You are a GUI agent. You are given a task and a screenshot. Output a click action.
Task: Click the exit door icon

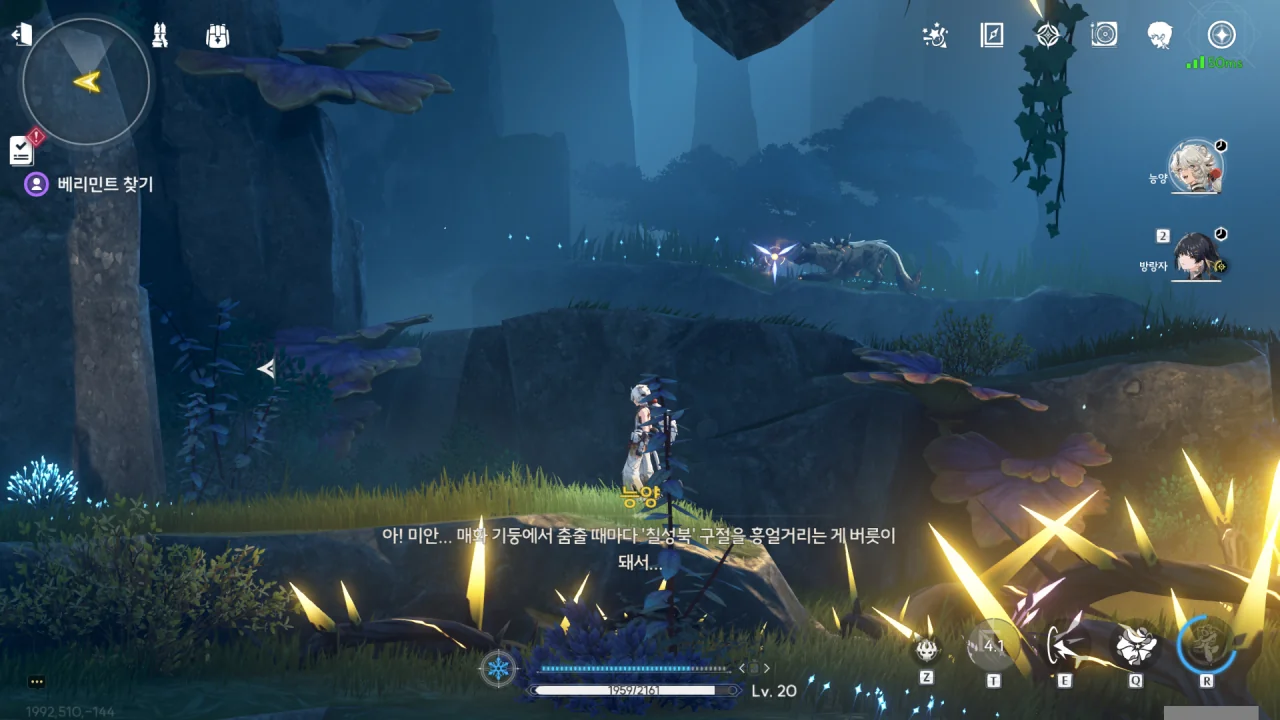tap(22, 35)
